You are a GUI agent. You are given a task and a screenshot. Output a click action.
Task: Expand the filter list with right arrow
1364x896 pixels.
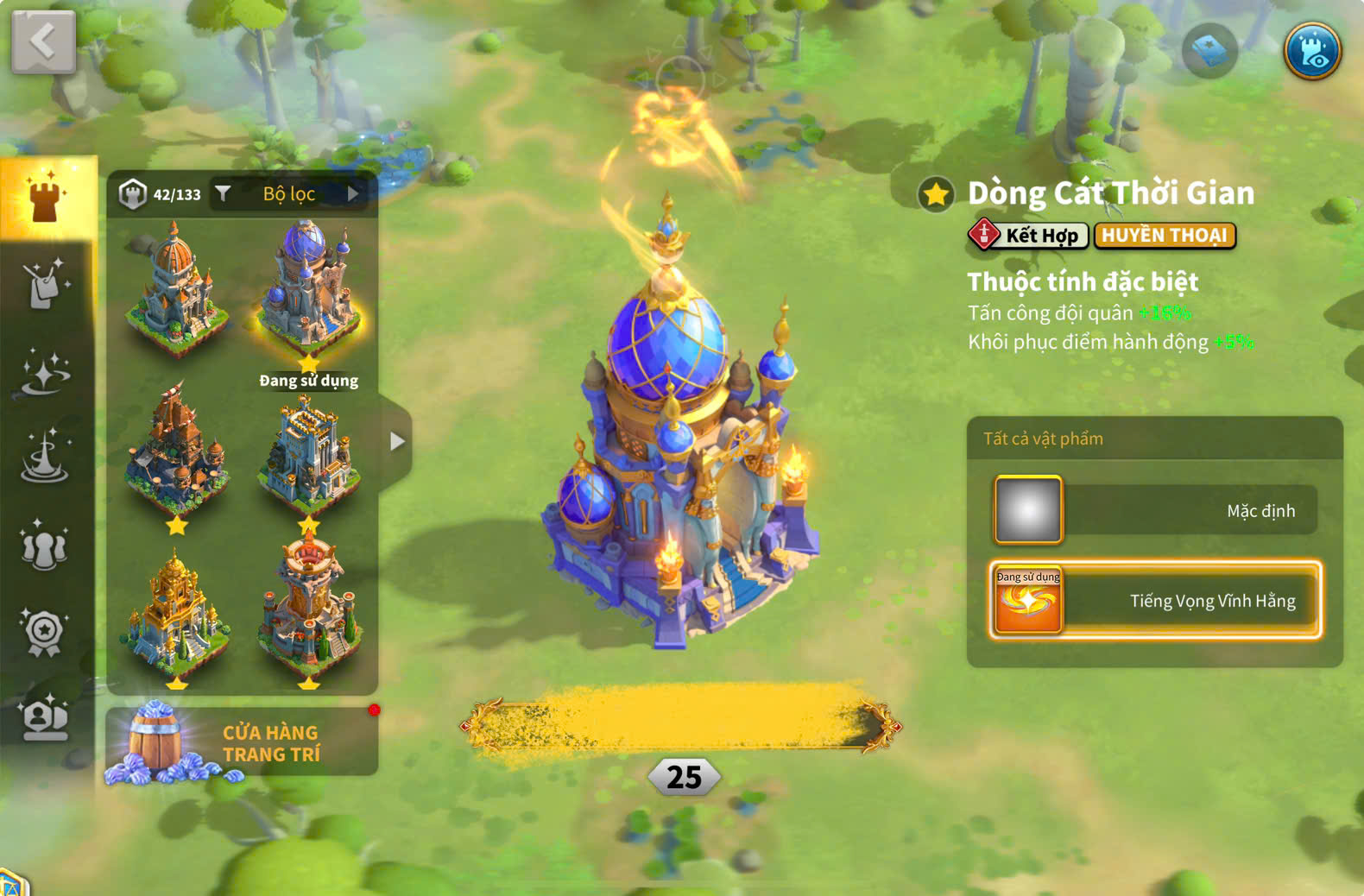pos(353,192)
